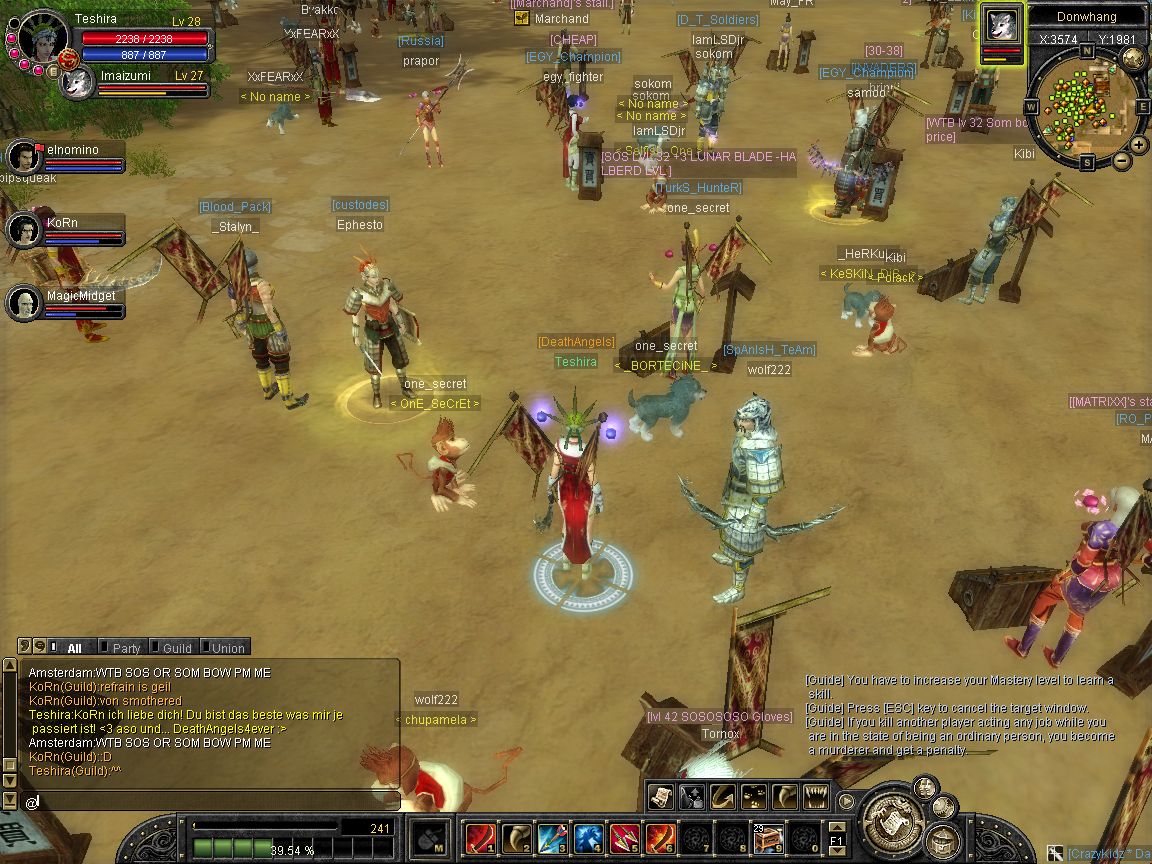
Task: Click the fangs pet attack command icon
Action: [x=817, y=796]
